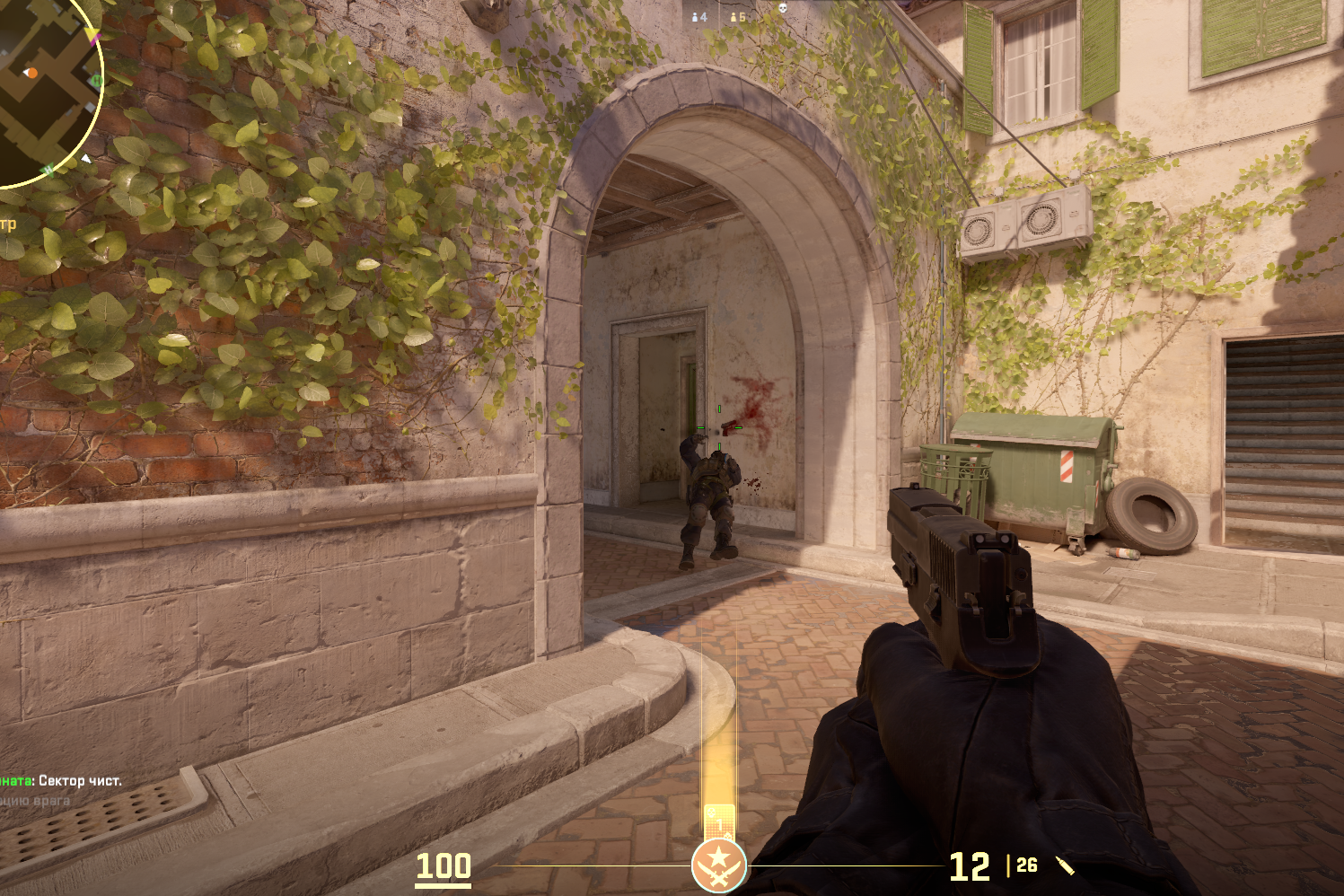Select the "Сектор чист." radio chat message
1344x896 pixels.
pos(63,781)
